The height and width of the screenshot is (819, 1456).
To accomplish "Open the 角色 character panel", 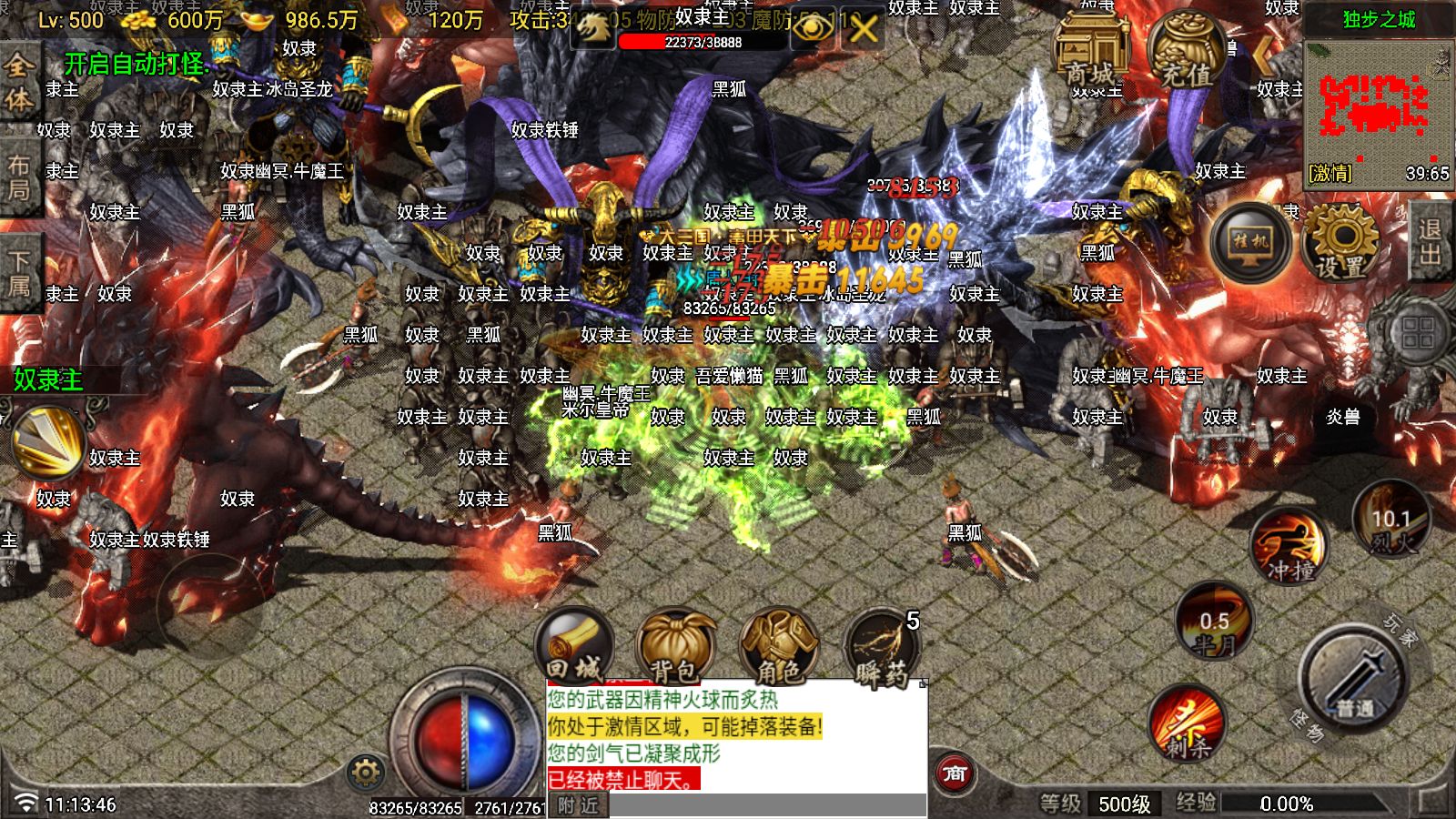I will point(775,646).
